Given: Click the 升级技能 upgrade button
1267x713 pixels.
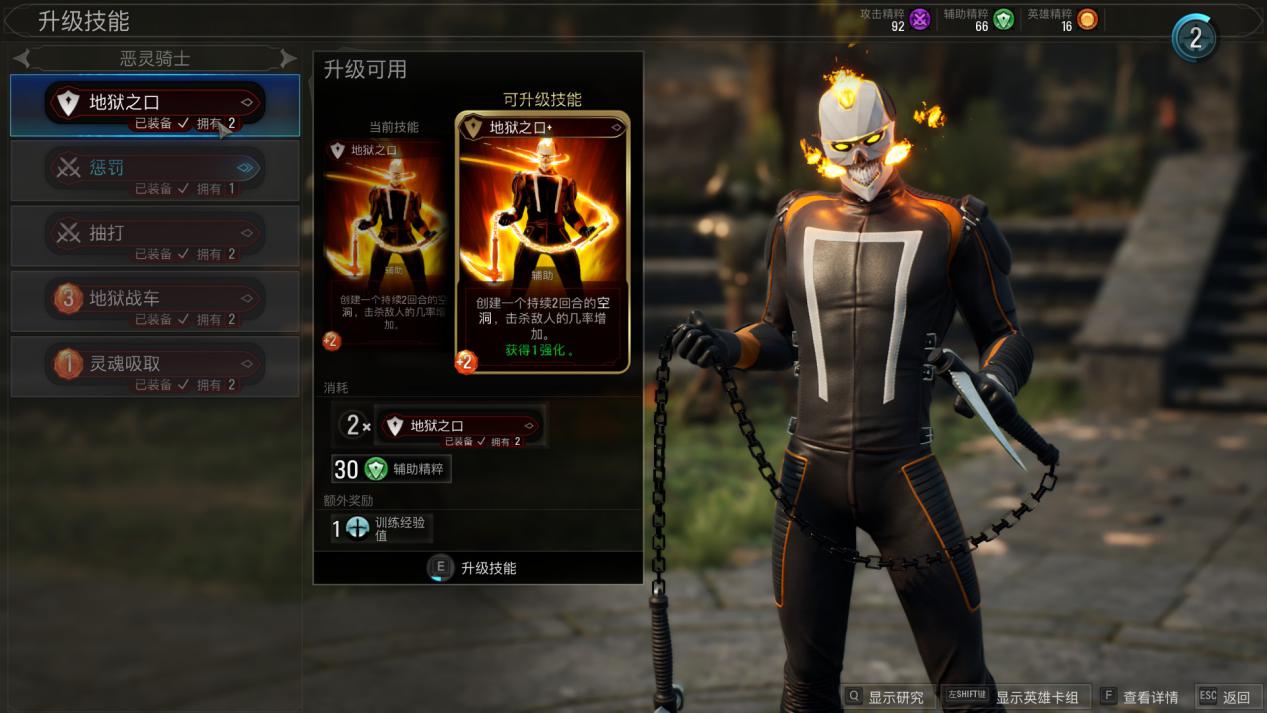Looking at the screenshot, I should click(477, 568).
